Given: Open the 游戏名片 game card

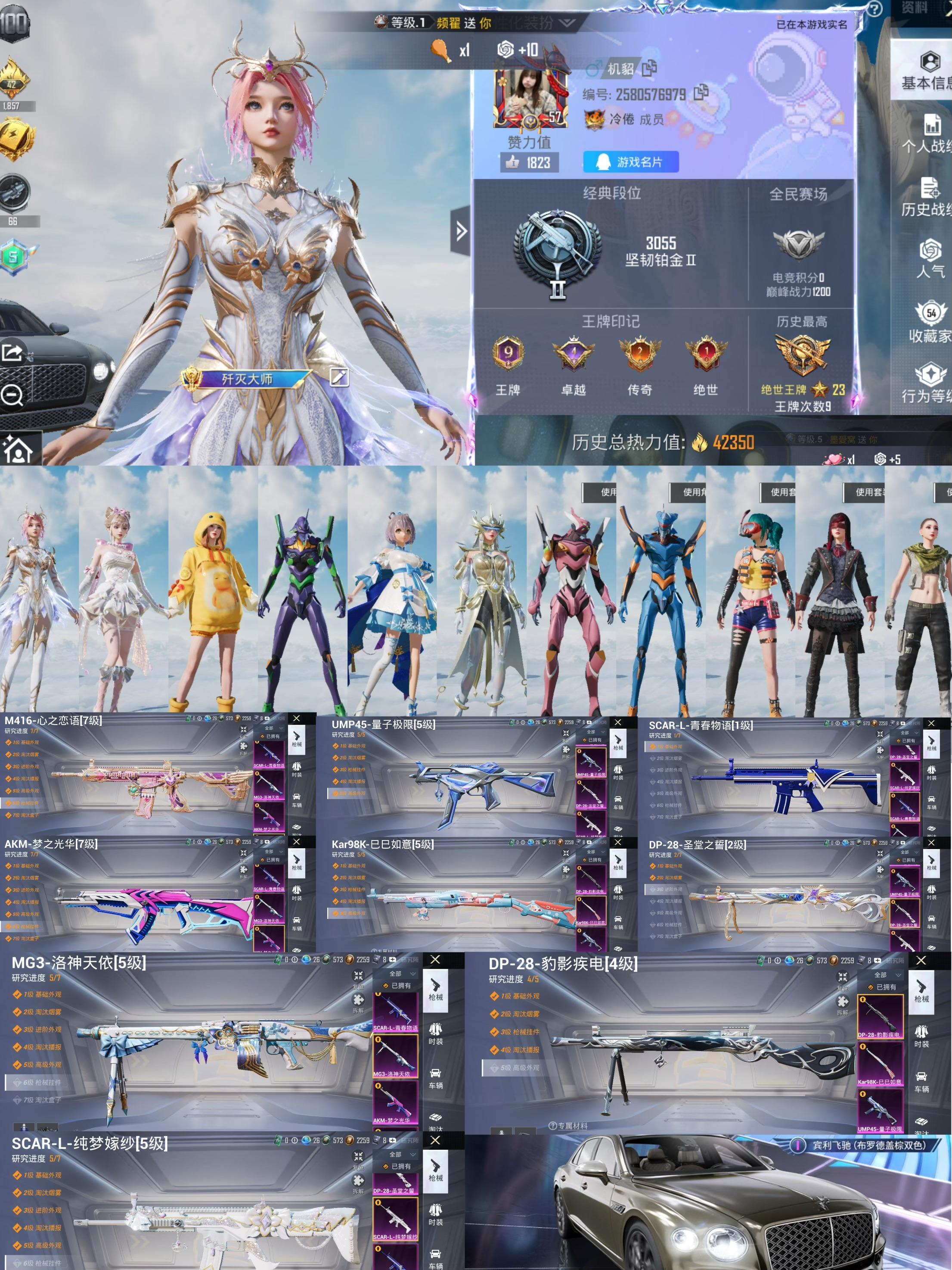Looking at the screenshot, I should [631, 162].
